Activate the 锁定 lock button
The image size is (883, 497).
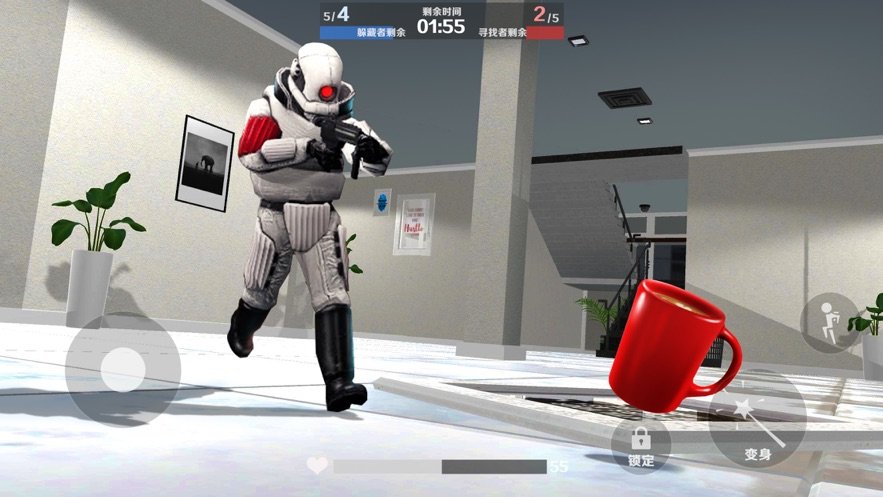640,443
